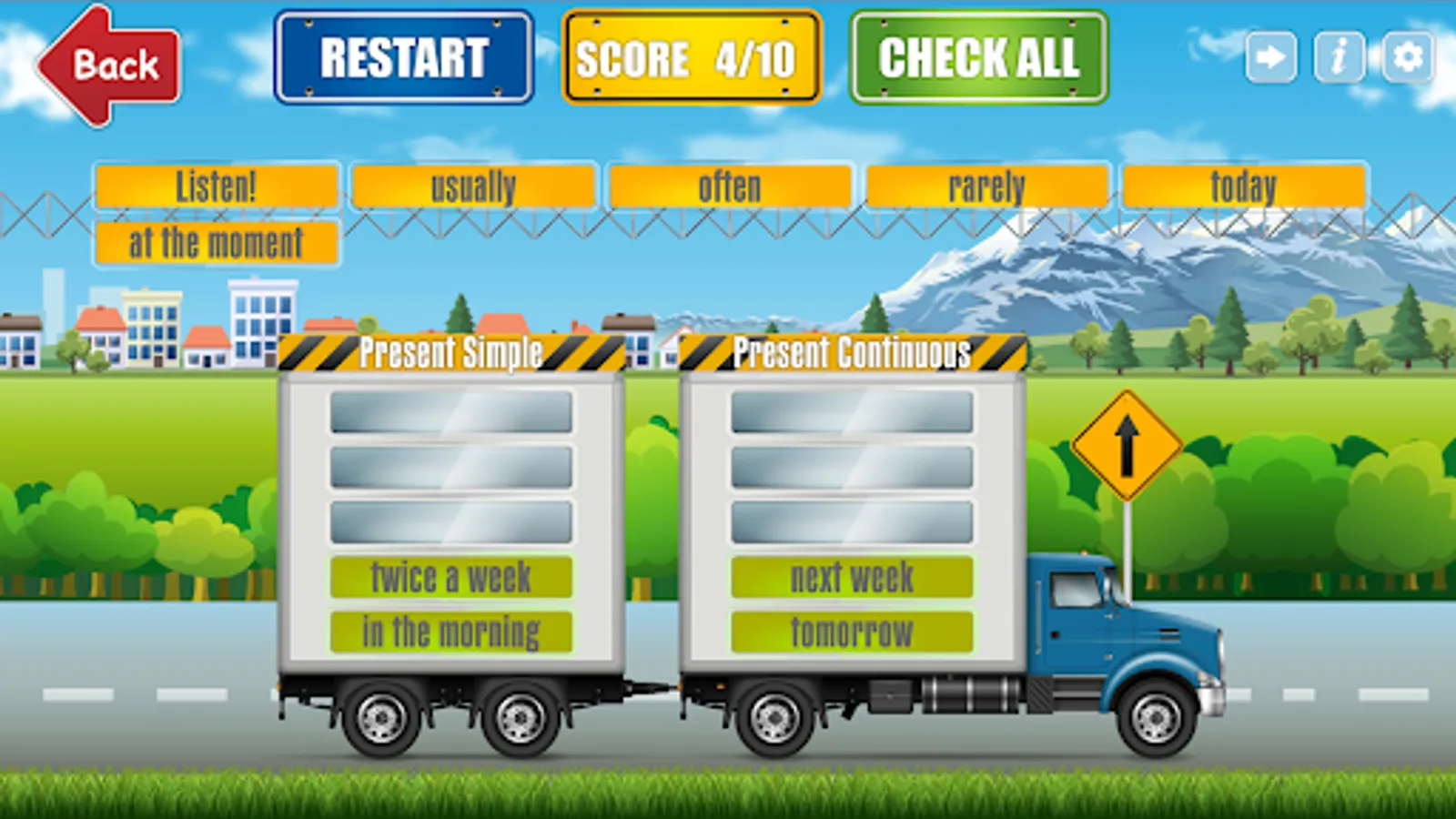Select the placed "in the morning" tile
This screenshot has width=1456, height=819.
(x=451, y=632)
